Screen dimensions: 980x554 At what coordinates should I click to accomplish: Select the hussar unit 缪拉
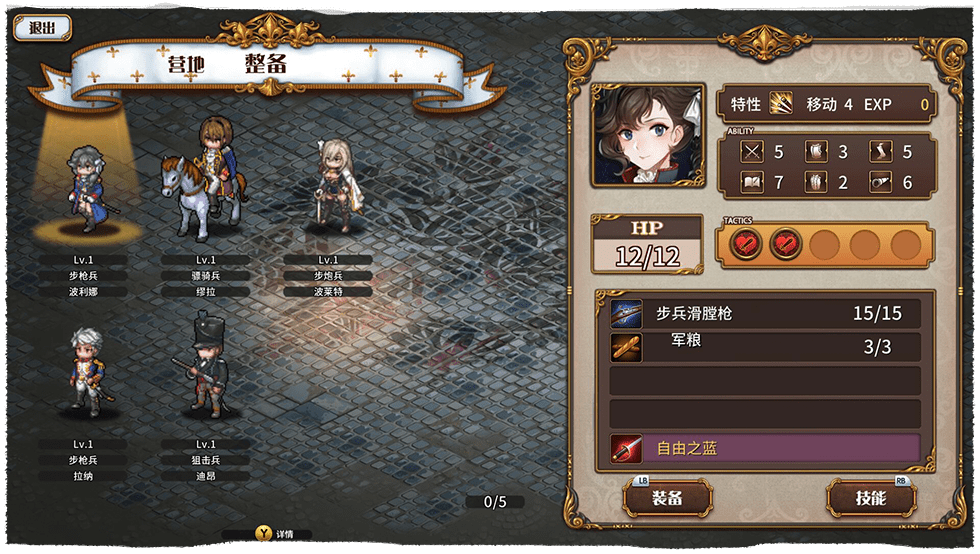click(x=206, y=182)
